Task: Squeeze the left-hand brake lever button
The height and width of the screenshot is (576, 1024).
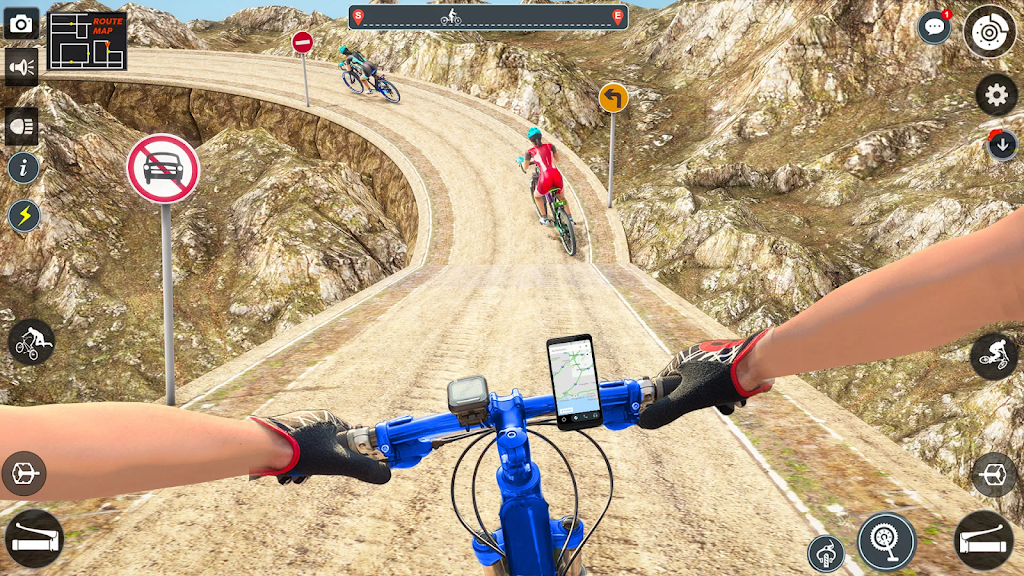Action: click(33, 539)
